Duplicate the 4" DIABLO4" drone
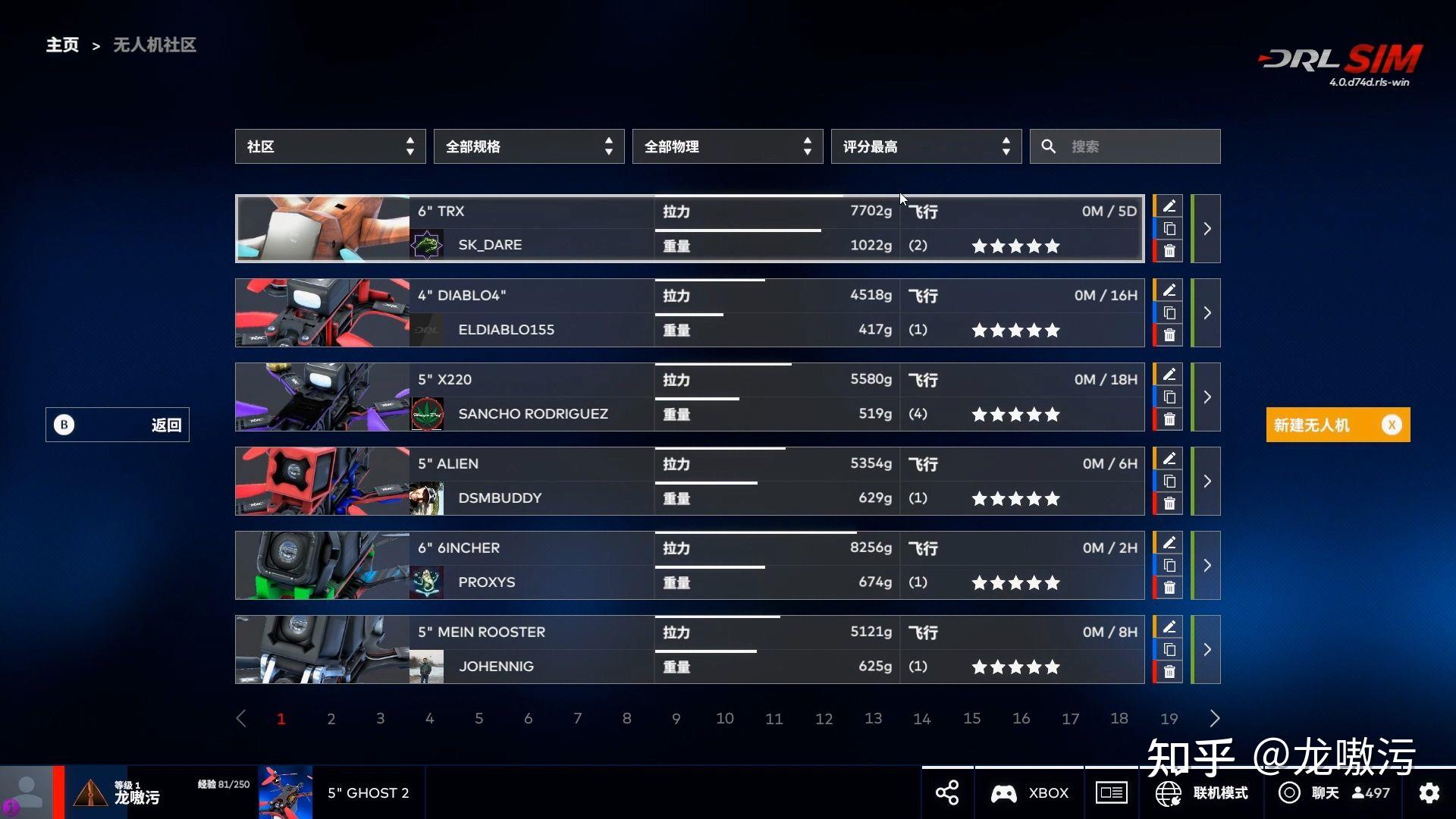The height and width of the screenshot is (819, 1456). 1169,312
